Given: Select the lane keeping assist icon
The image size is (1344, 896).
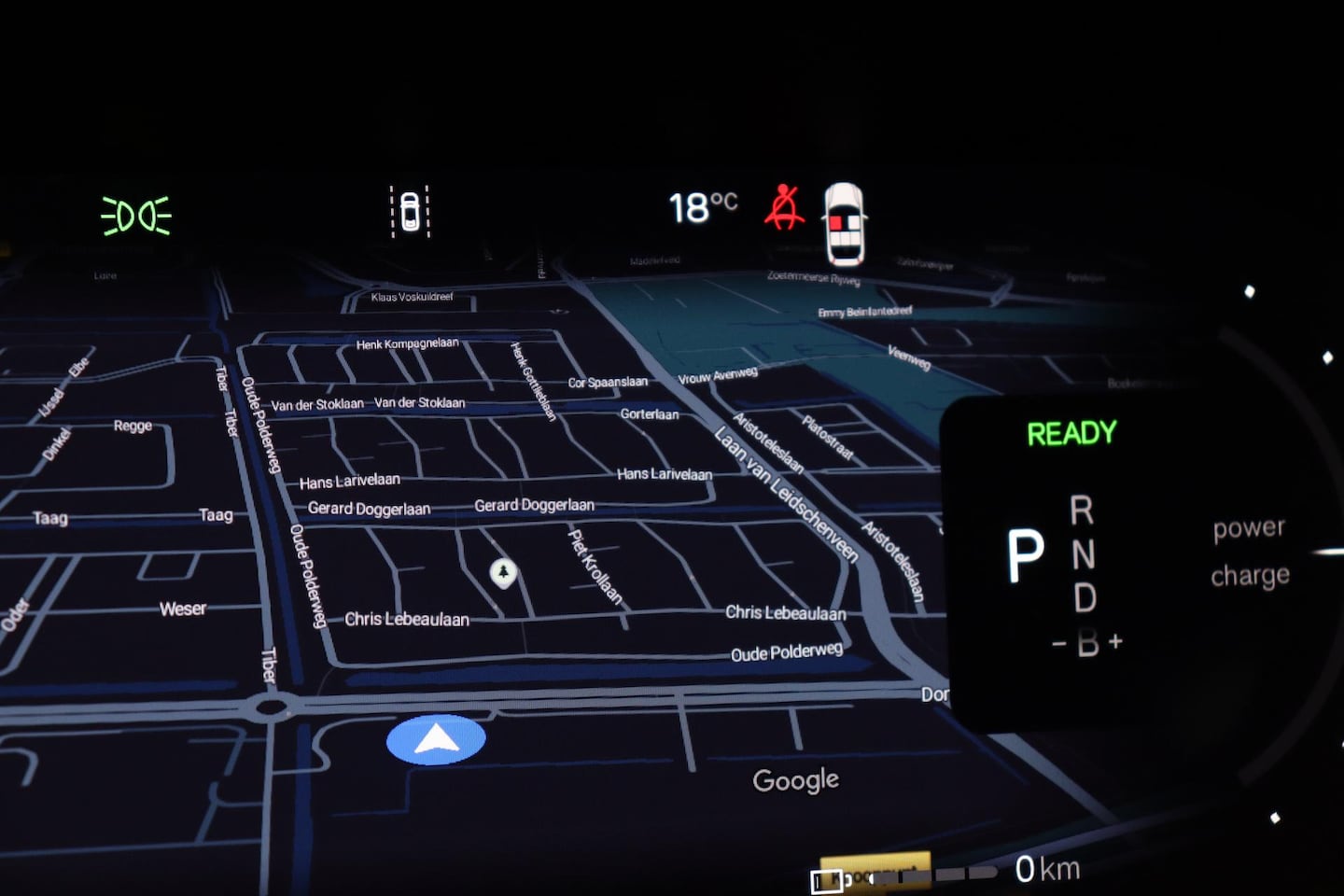Looking at the screenshot, I should pos(409,211).
